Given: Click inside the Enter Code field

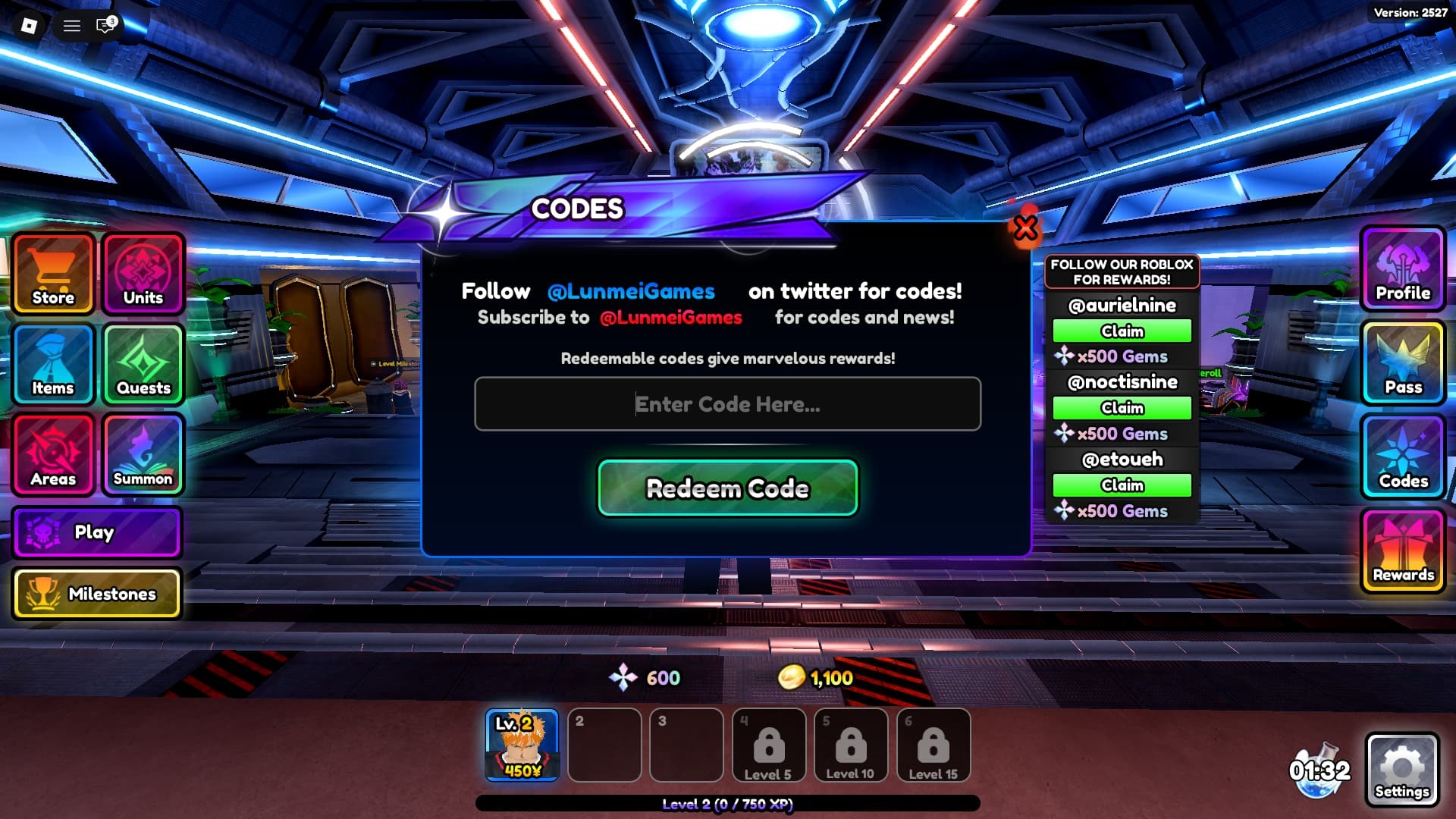Looking at the screenshot, I should (x=726, y=404).
